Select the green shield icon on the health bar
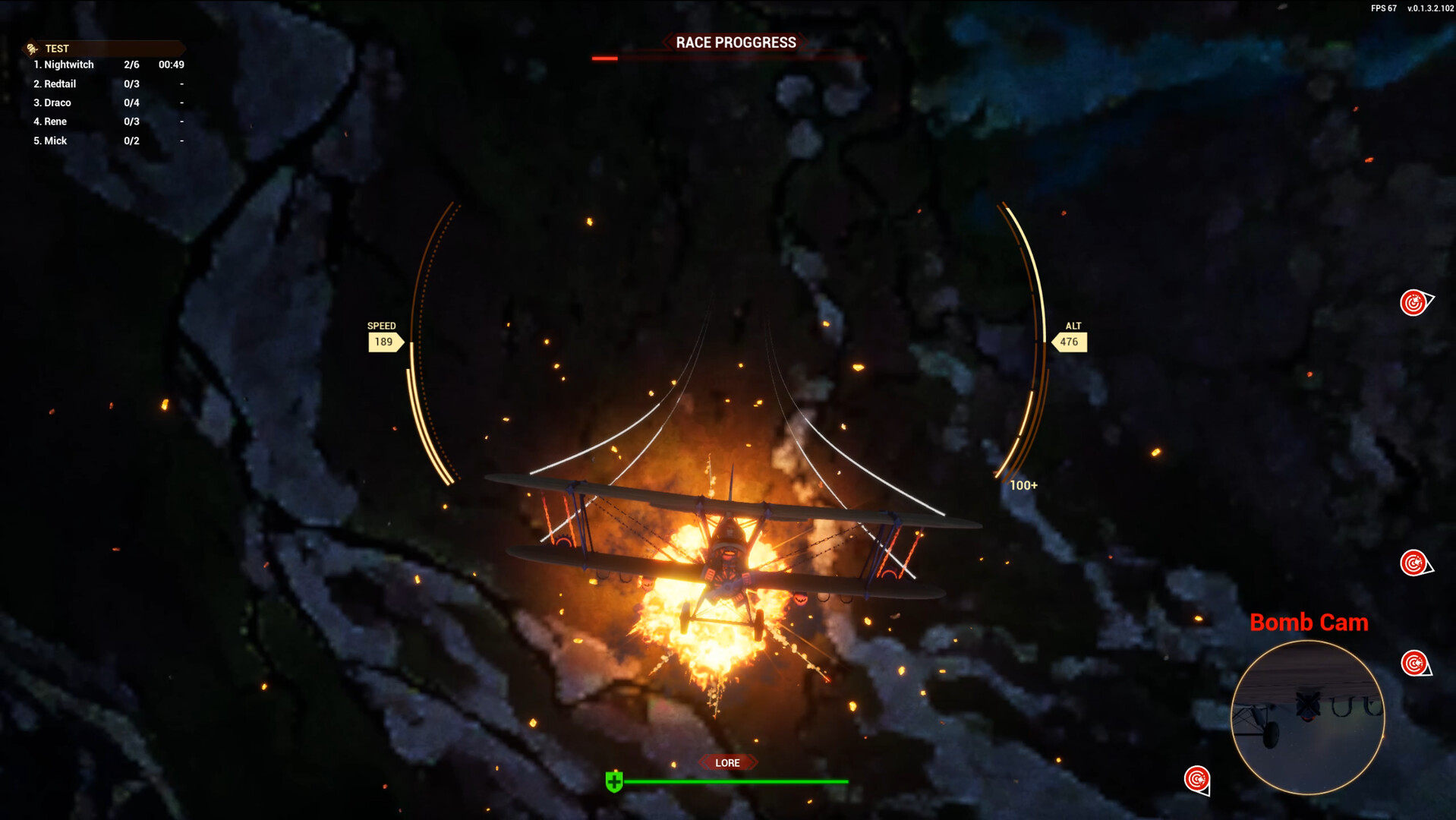This screenshot has width=1456, height=820. tap(614, 780)
